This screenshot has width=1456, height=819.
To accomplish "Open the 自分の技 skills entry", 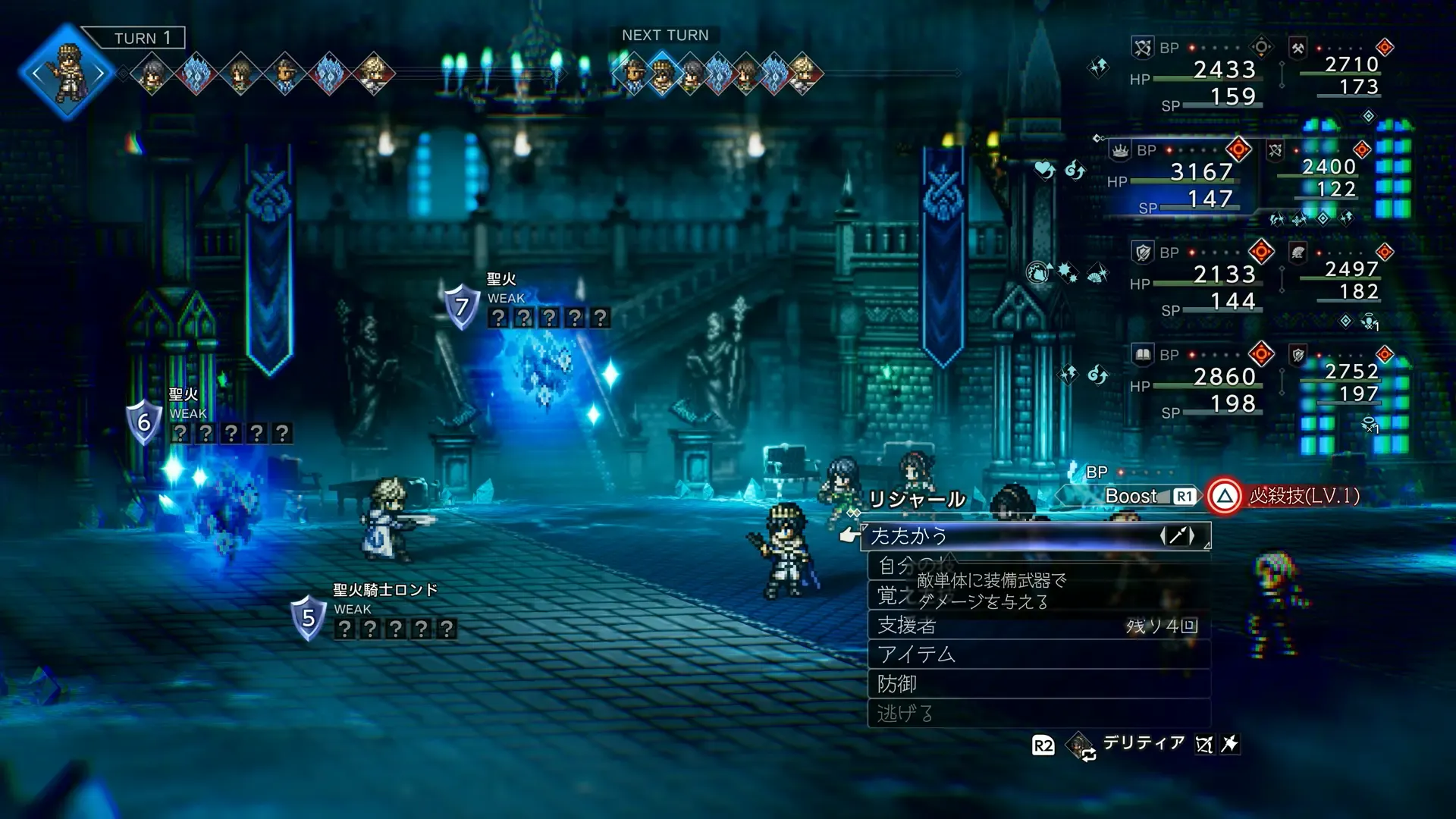I will pos(910,566).
